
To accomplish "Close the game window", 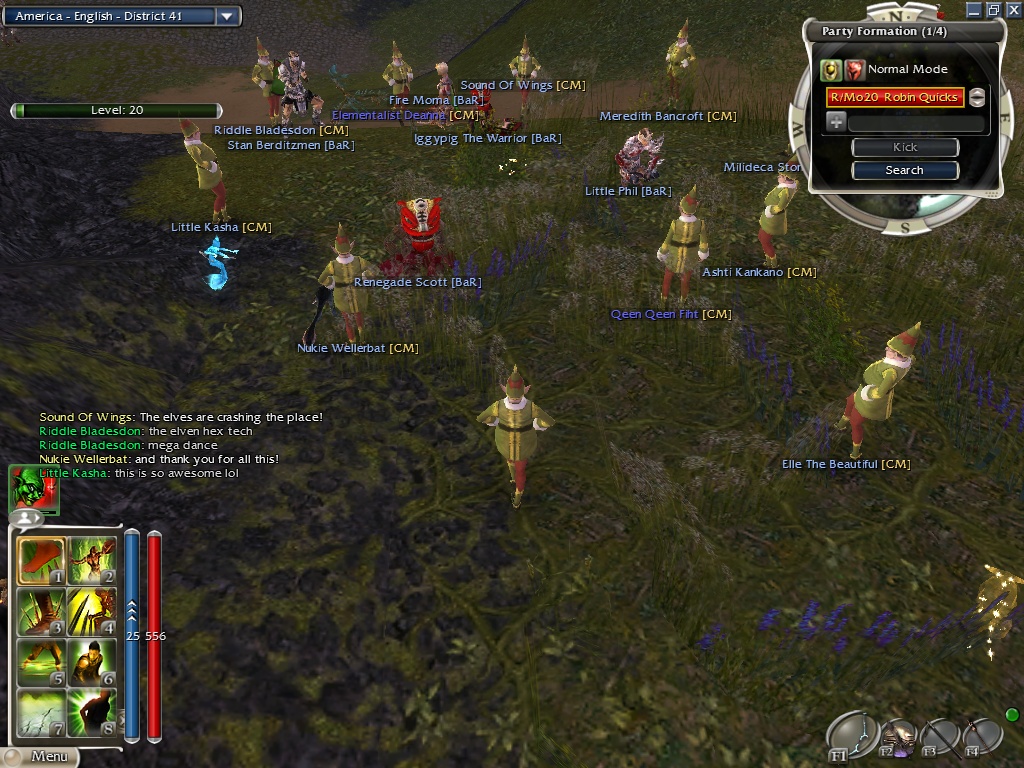I will (1012, 9).
